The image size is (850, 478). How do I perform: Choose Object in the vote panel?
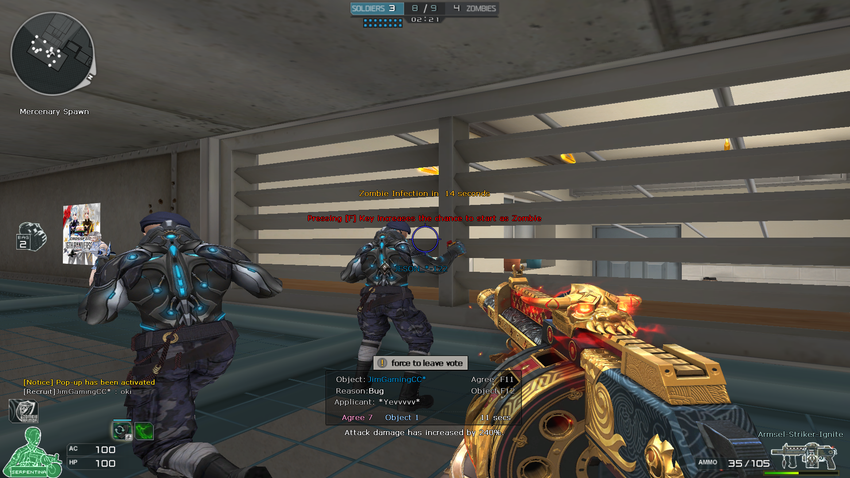[402, 417]
